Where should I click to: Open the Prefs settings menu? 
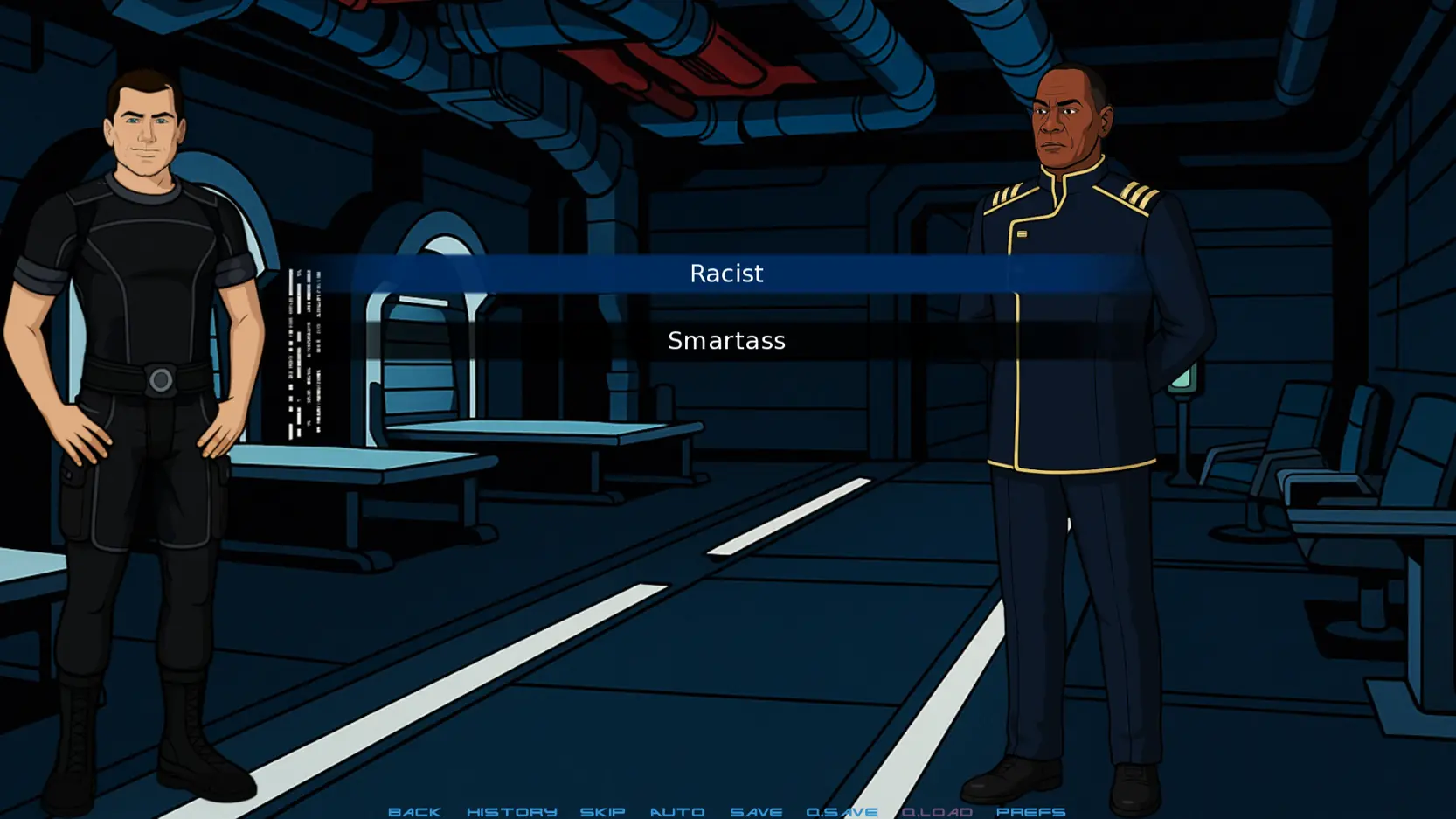point(1030,811)
